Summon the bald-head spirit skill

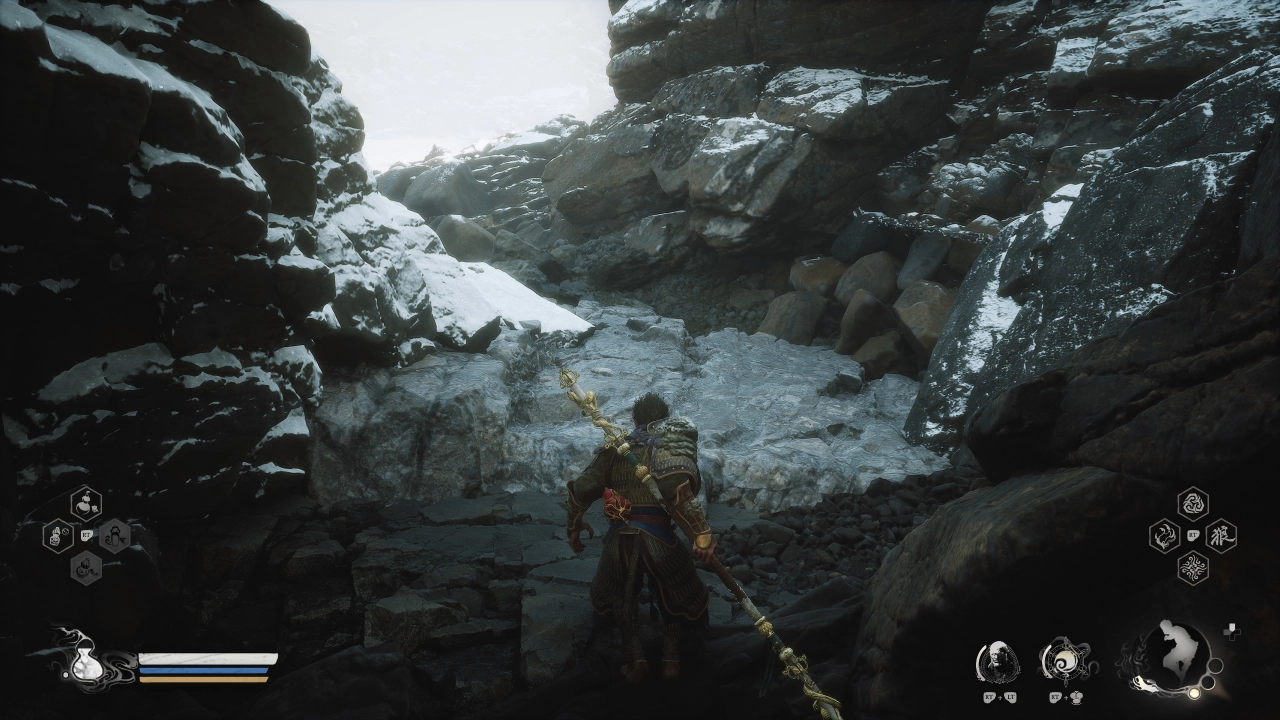997,660
